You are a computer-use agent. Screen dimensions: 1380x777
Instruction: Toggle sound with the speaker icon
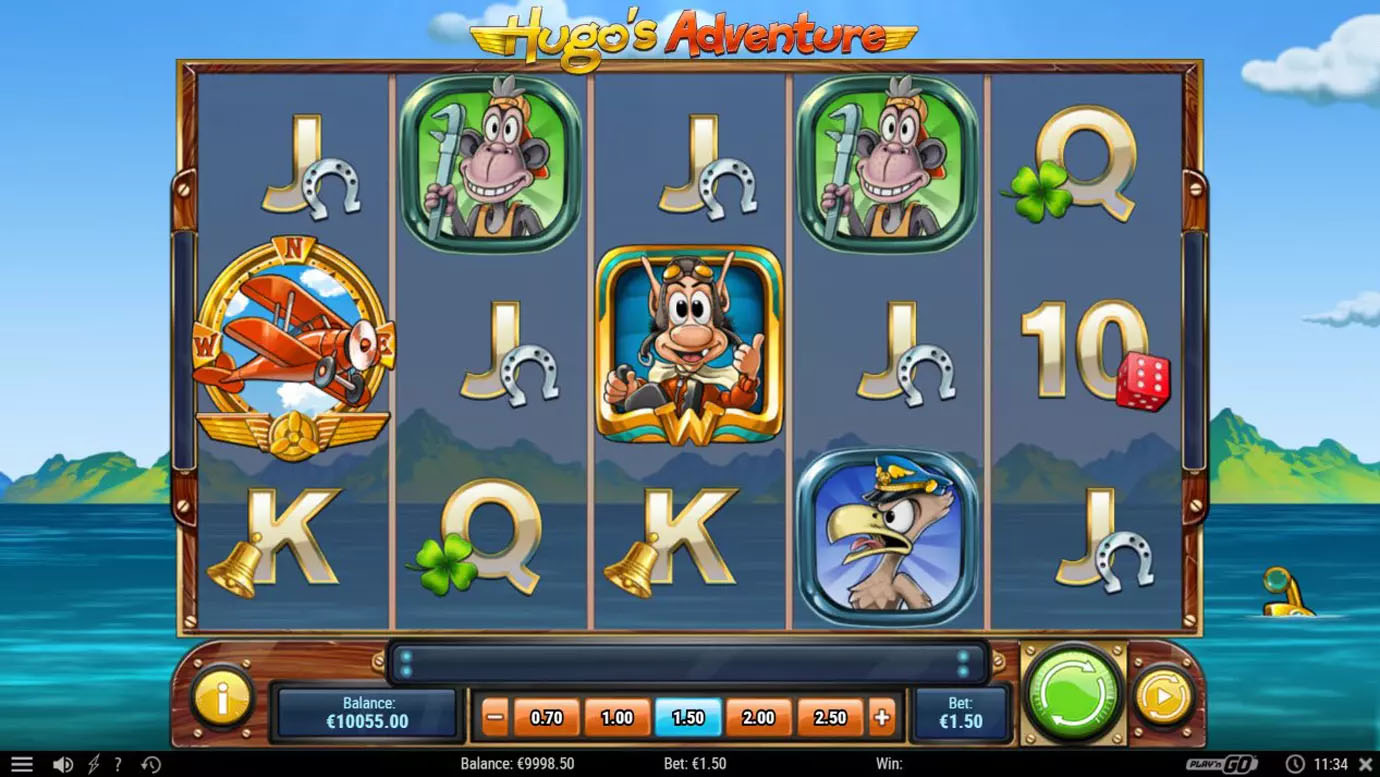[x=62, y=765]
